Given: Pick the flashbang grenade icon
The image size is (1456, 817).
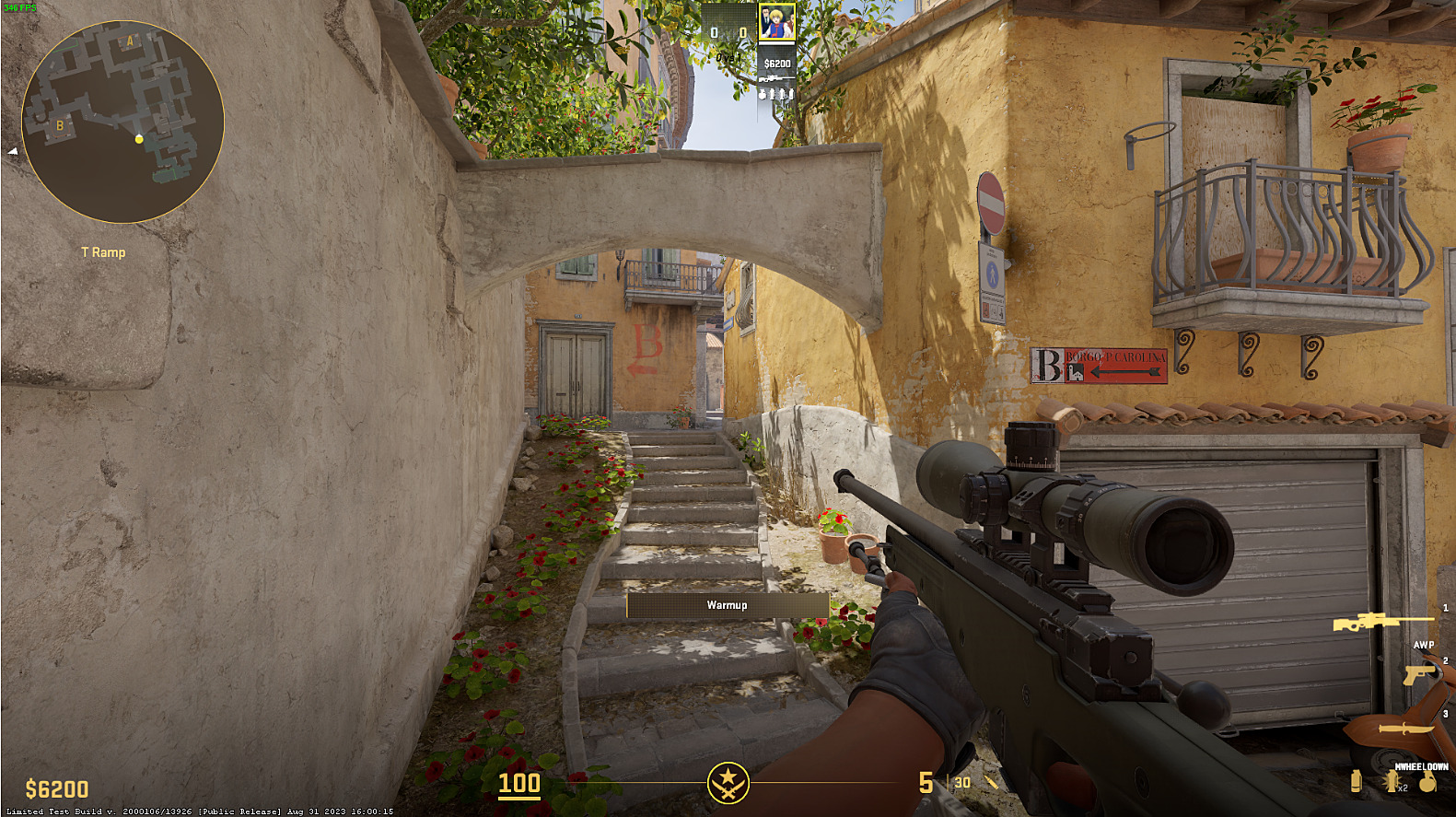Looking at the screenshot, I should 1392,782.
